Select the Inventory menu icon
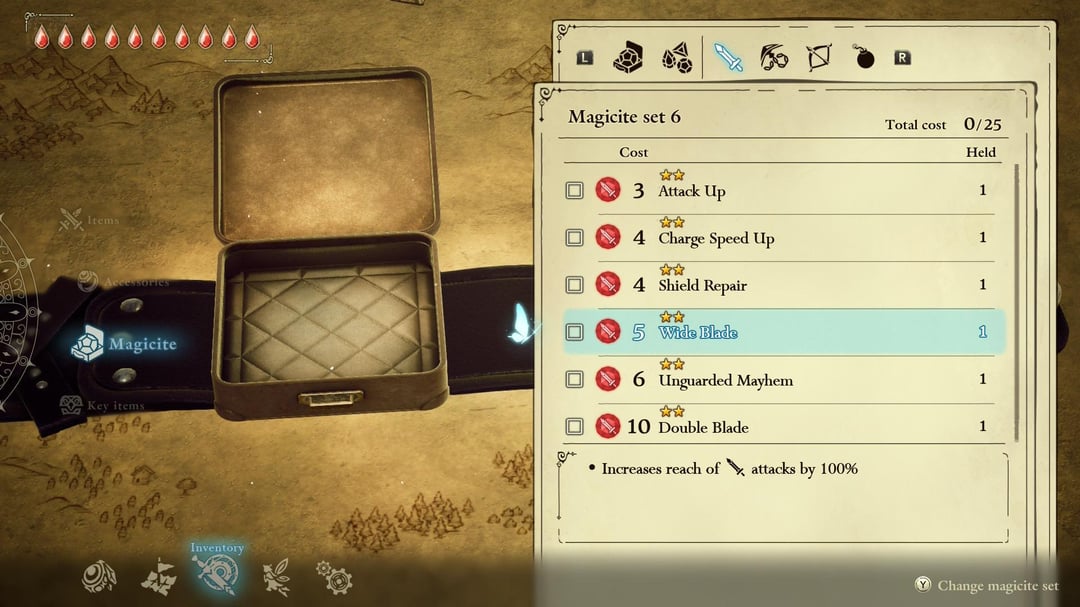 point(216,575)
